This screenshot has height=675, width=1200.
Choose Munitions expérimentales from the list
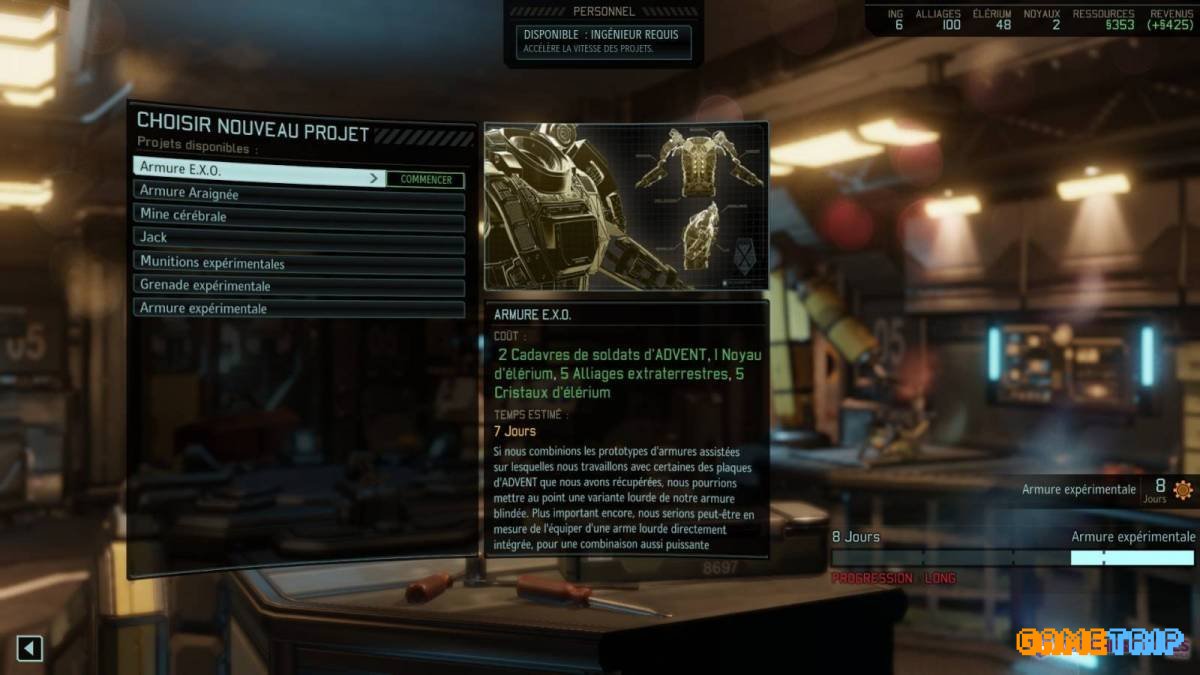coord(298,264)
